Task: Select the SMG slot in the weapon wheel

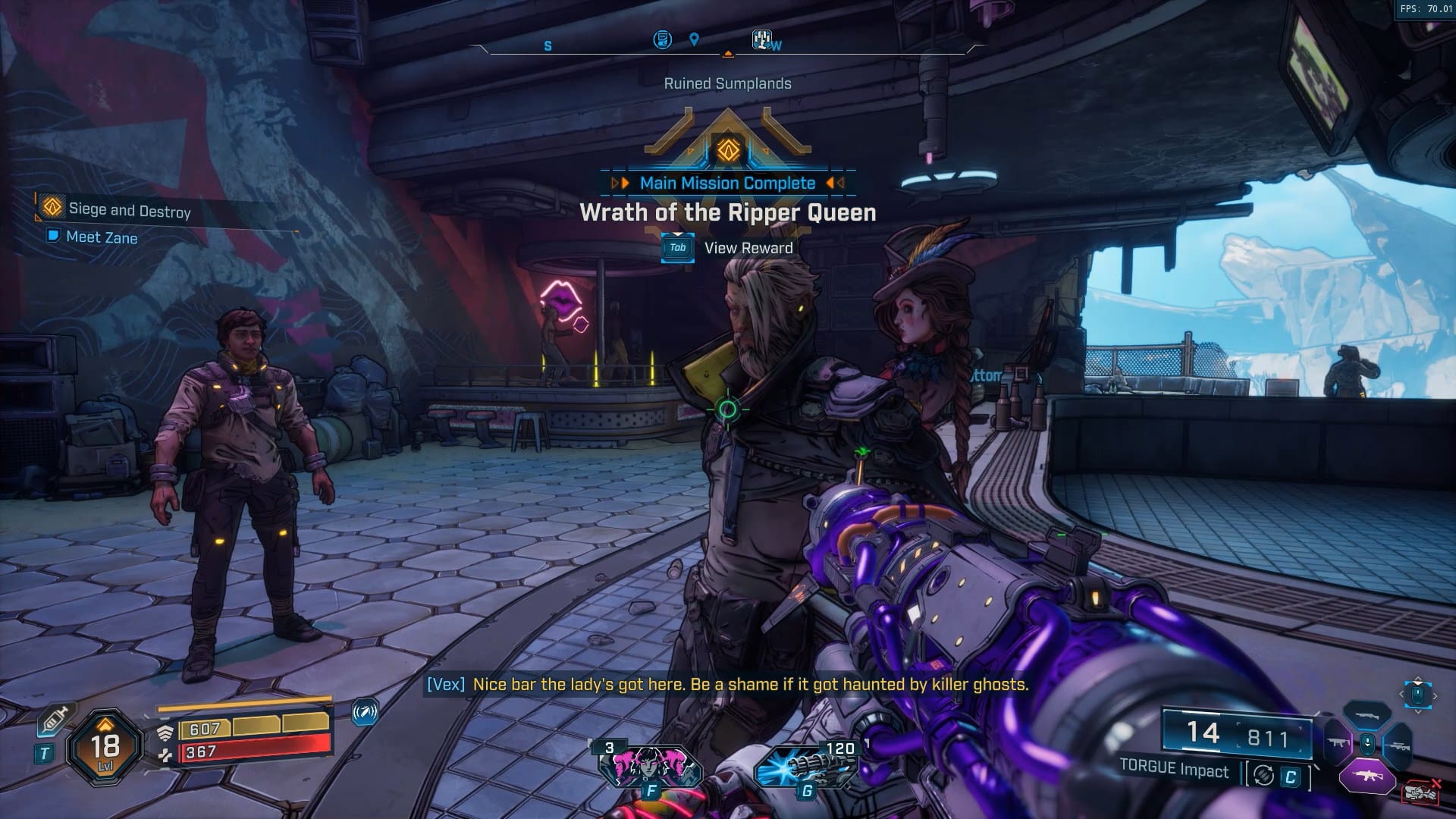Action: coord(1338,742)
